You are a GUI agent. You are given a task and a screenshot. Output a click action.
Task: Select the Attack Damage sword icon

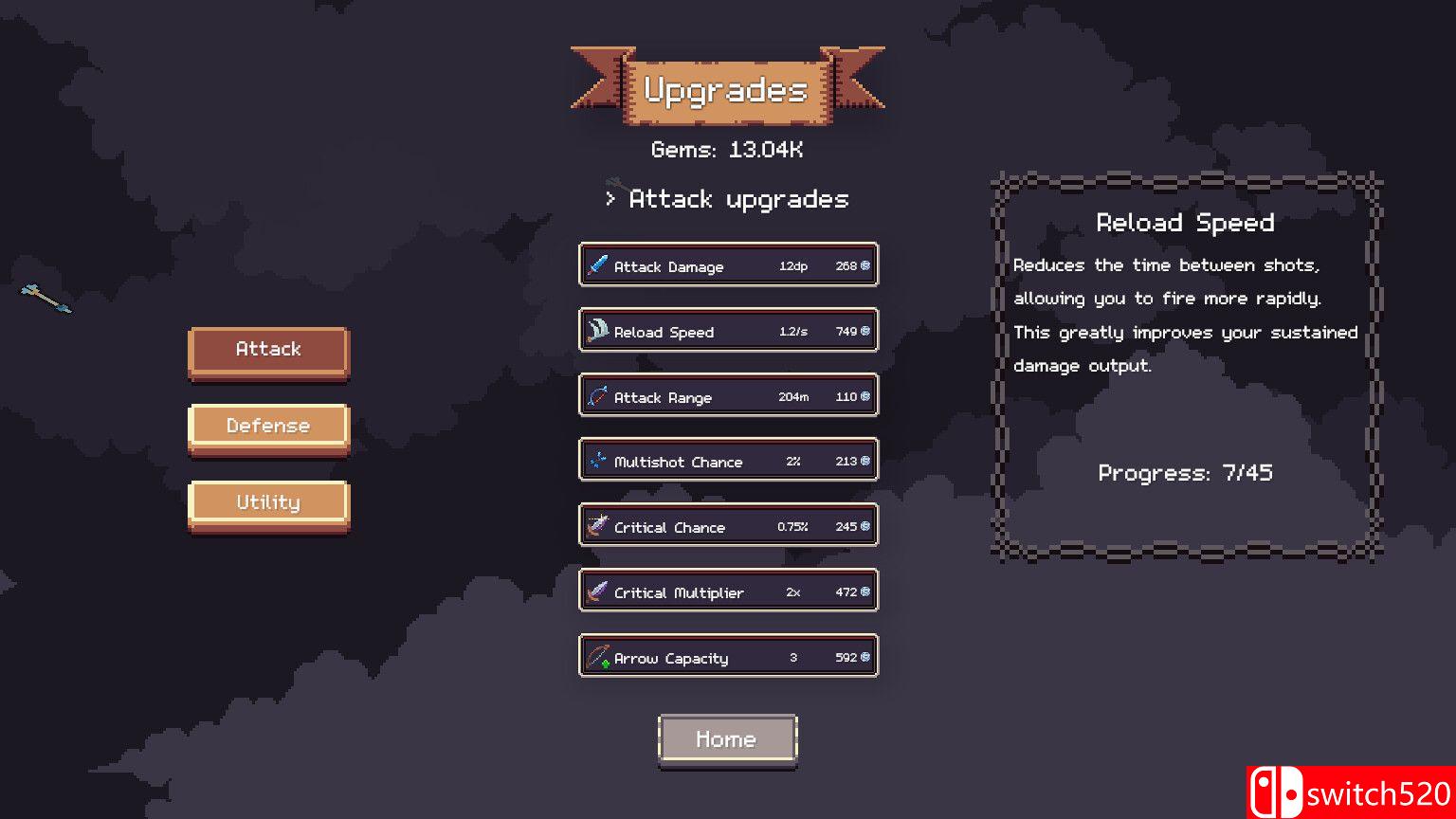[x=598, y=265]
